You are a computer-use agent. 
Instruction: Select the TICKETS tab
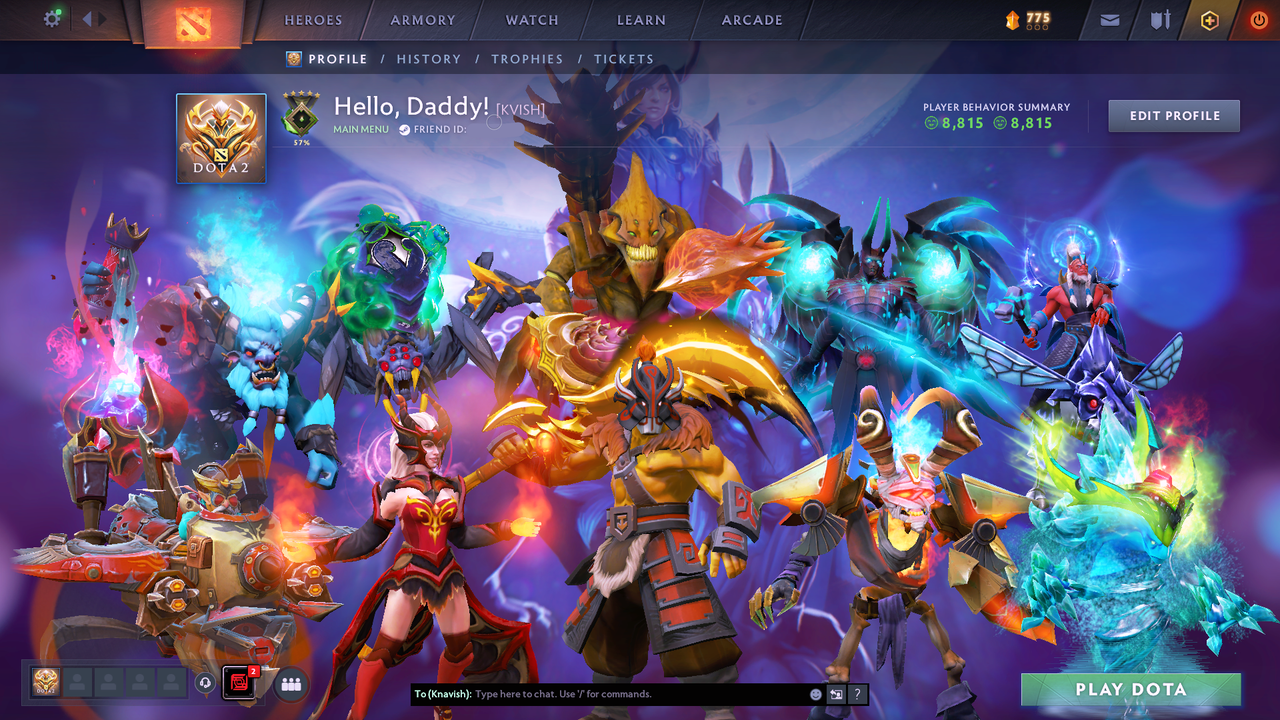[x=623, y=59]
